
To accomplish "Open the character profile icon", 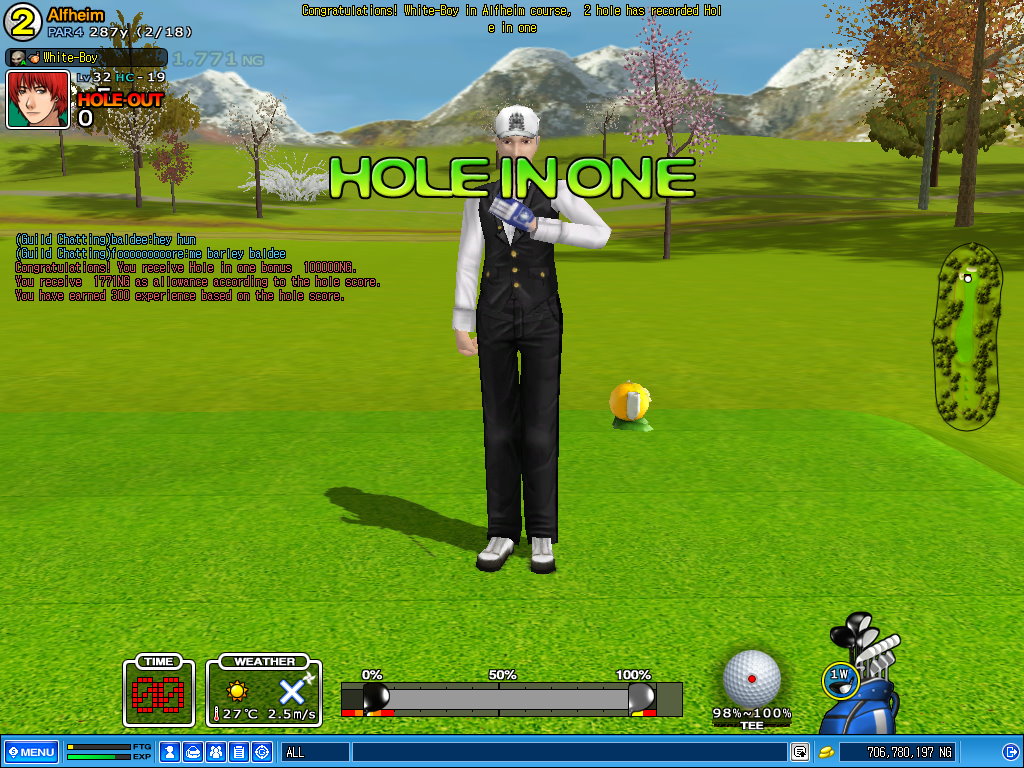I will [x=170, y=752].
